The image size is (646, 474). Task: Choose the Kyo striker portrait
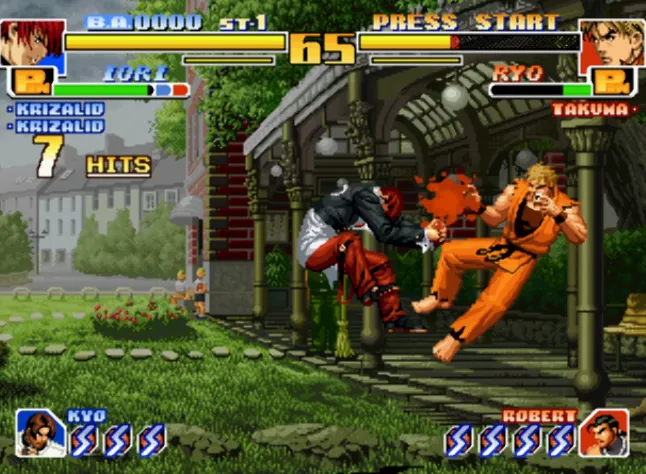coord(40,433)
